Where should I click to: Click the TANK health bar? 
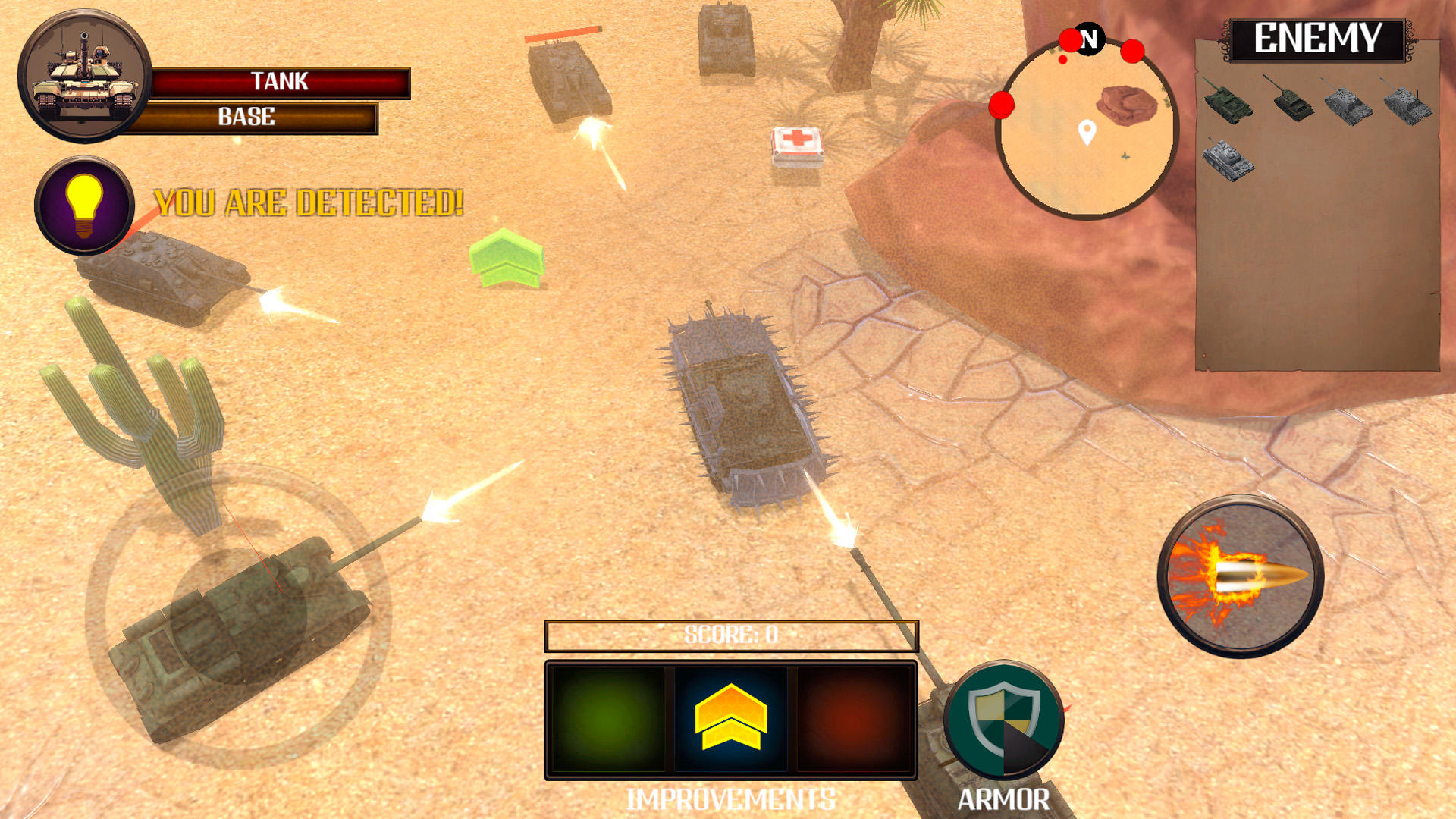(281, 82)
